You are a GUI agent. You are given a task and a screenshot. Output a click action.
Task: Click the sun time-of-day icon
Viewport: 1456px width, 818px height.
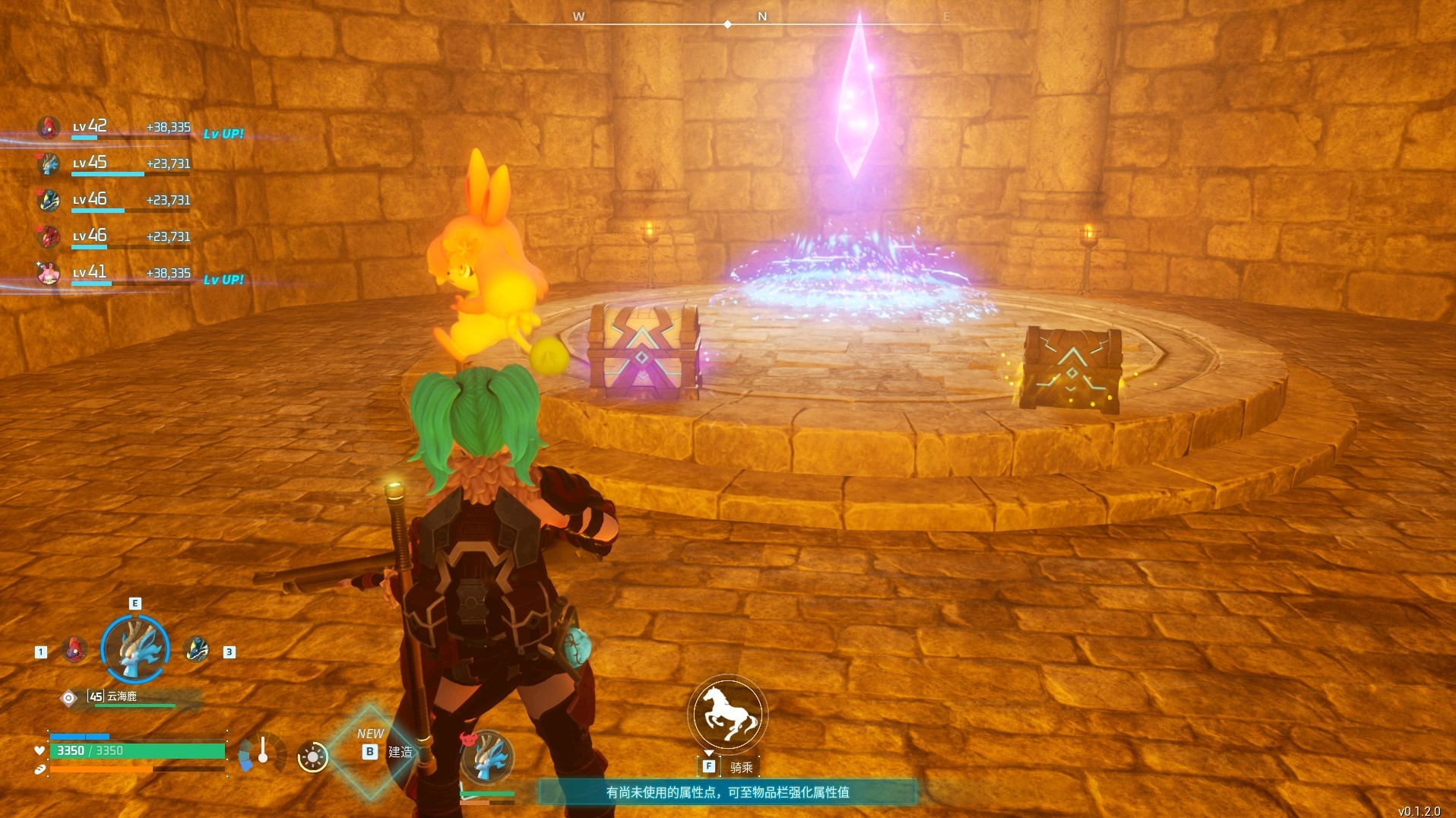coord(312,756)
